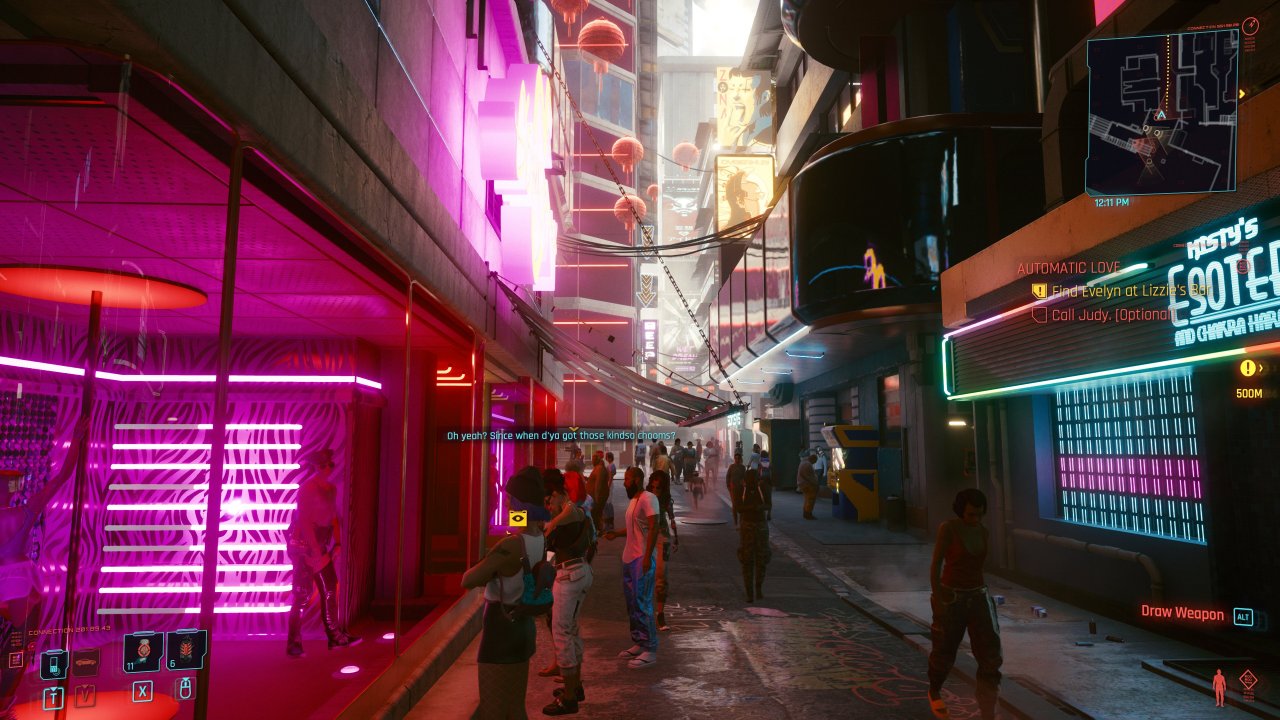The image size is (1280, 720).
Task: Click the red hazard diamond icon bottom right
Action: (1248, 680)
